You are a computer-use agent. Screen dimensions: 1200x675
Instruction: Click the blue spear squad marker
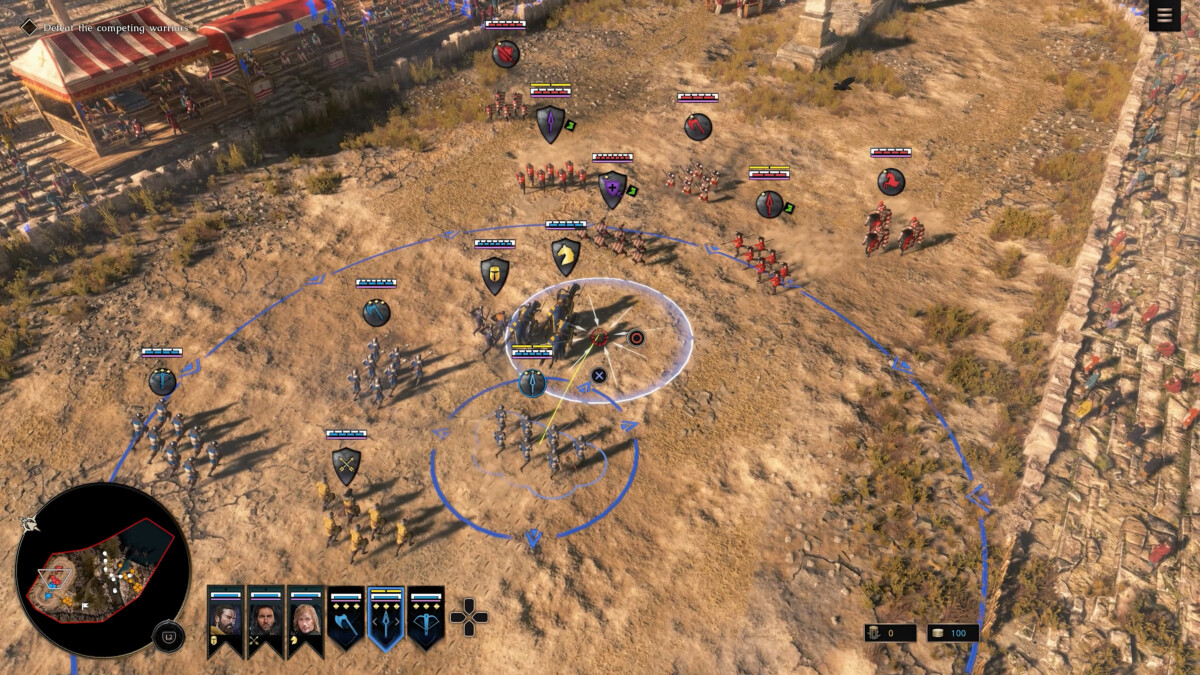(x=532, y=383)
